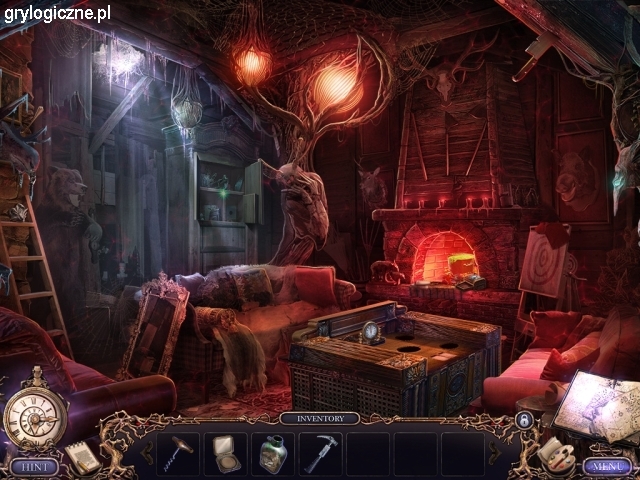Select the pickaxe from the inventory

321,453
